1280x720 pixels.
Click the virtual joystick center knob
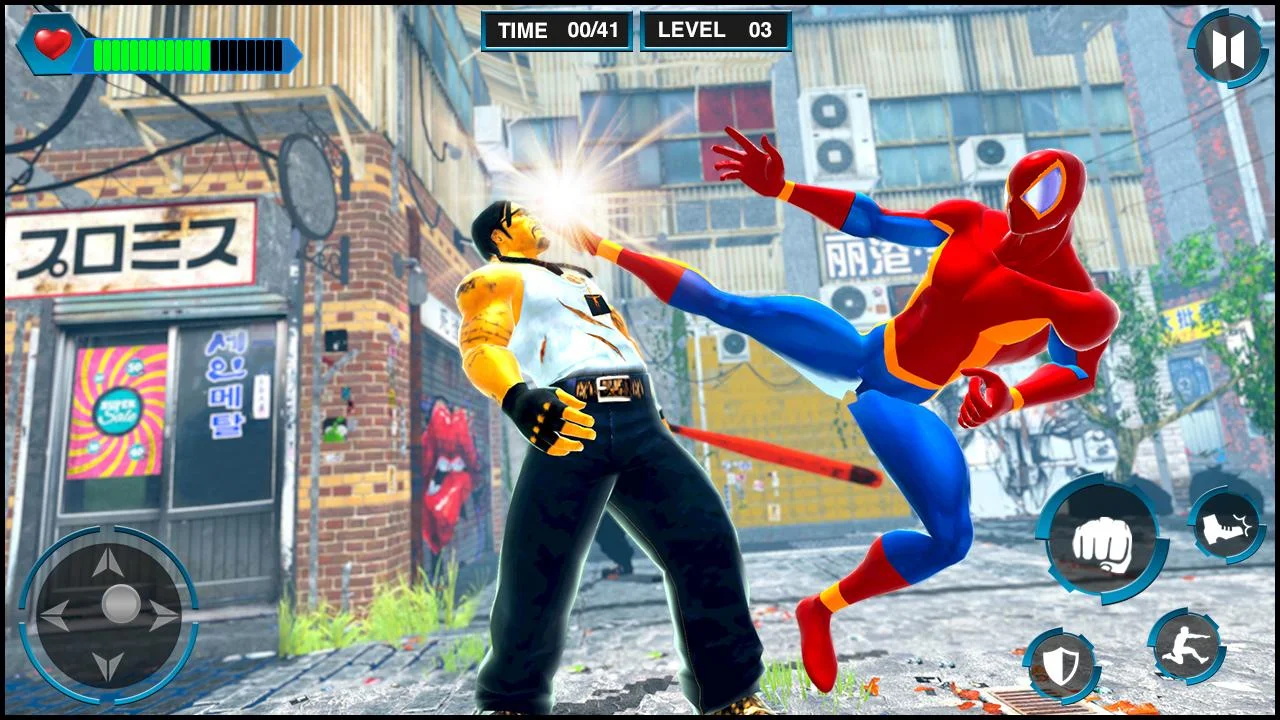(121, 604)
